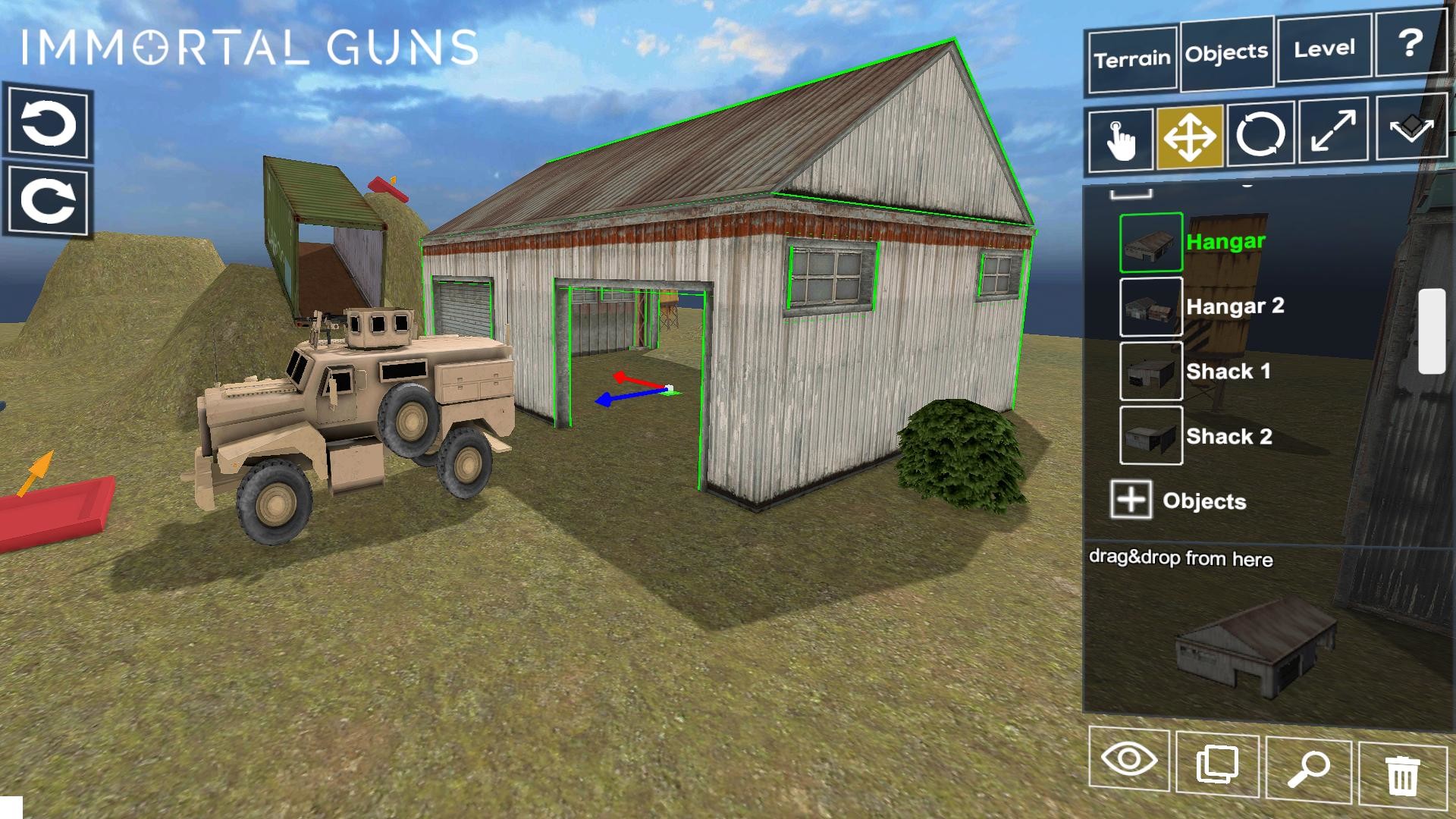Activate the hand selection tool

coord(1120,139)
